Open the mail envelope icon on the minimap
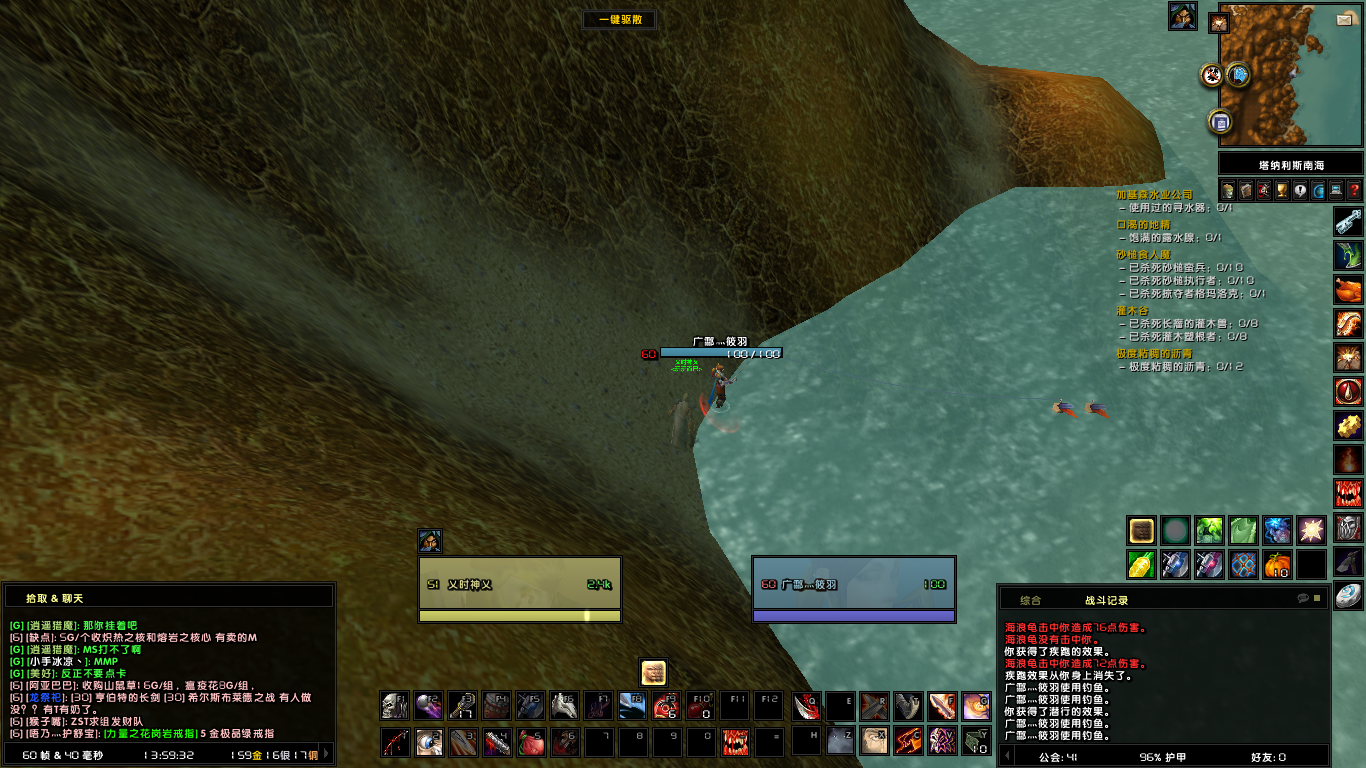Image resolution: width=1366 pixels, height=768 pixels. pos(1344,20)
